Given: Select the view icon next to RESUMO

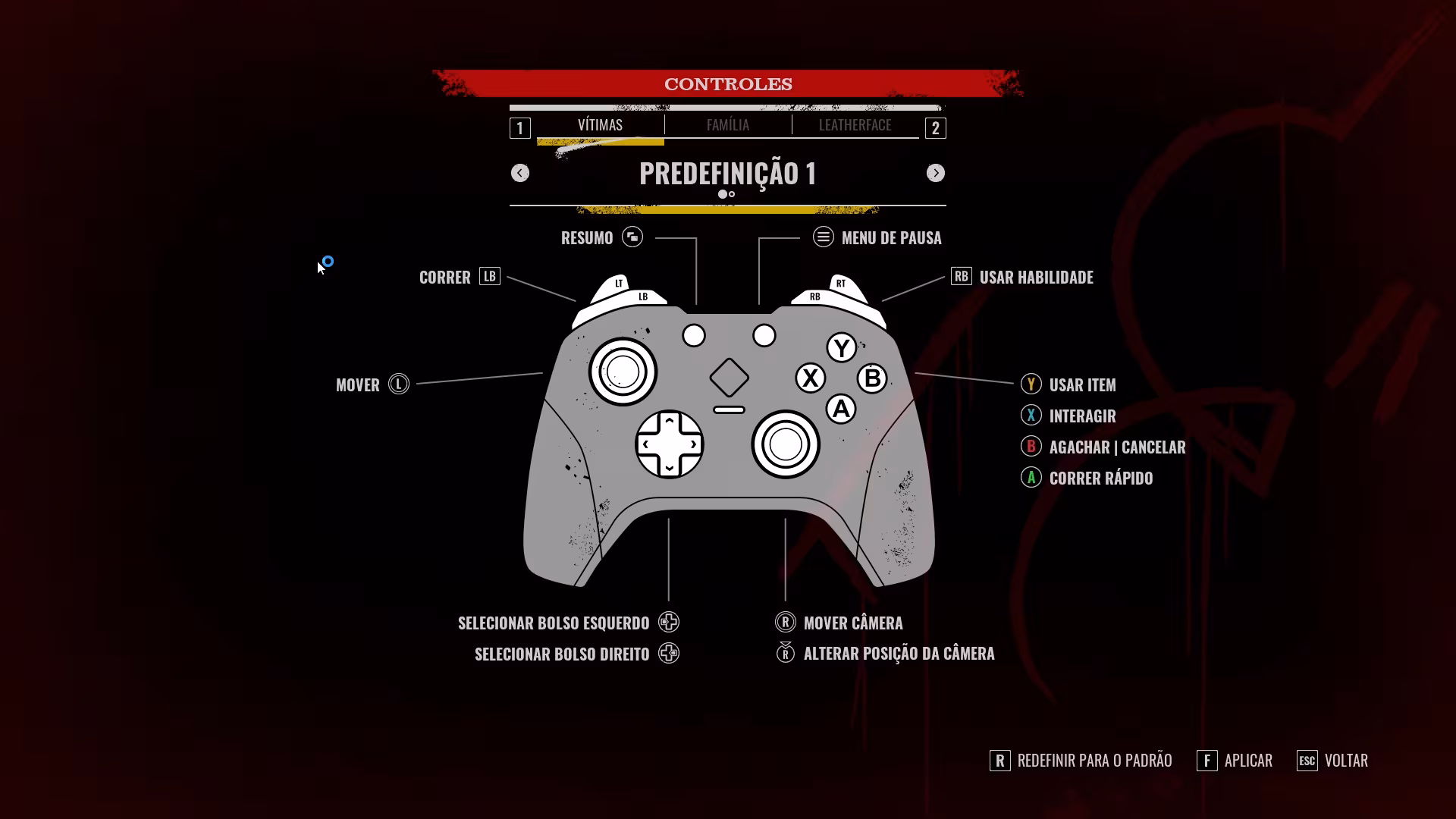Looking at the screenshot, I should pyautogui.click(x=633, y=237).
